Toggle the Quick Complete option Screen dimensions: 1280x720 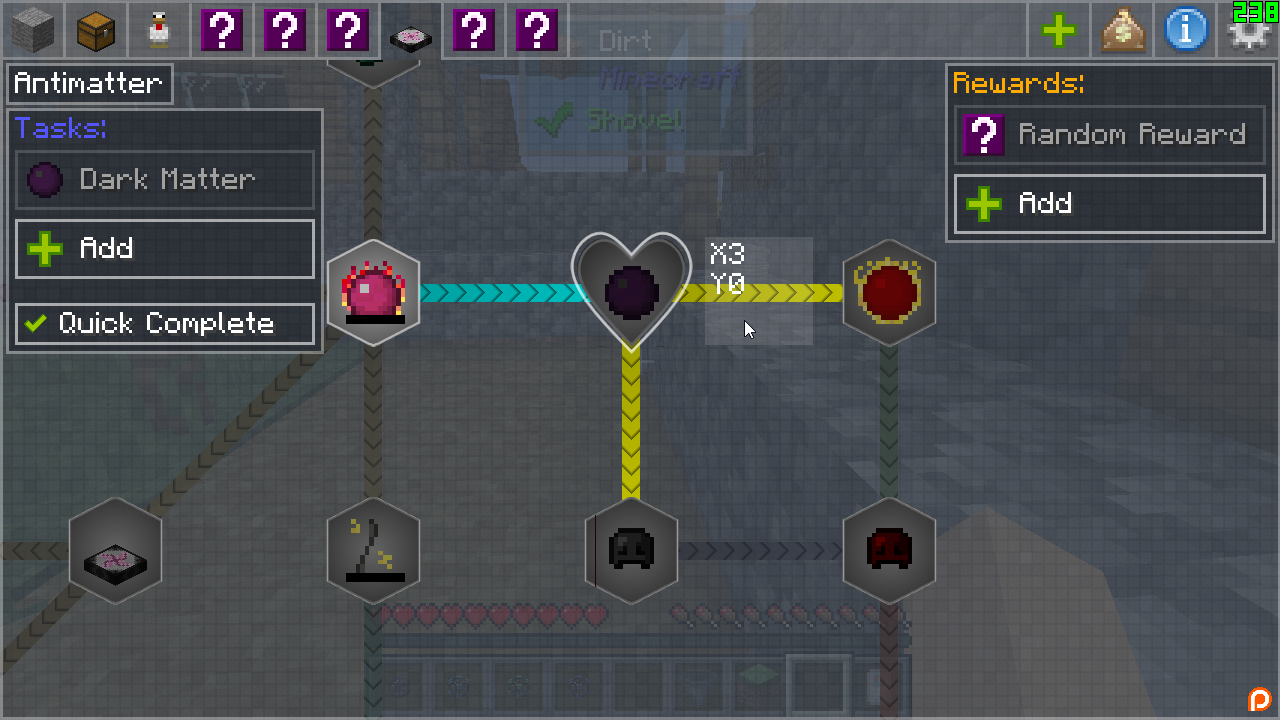point(165,324)
